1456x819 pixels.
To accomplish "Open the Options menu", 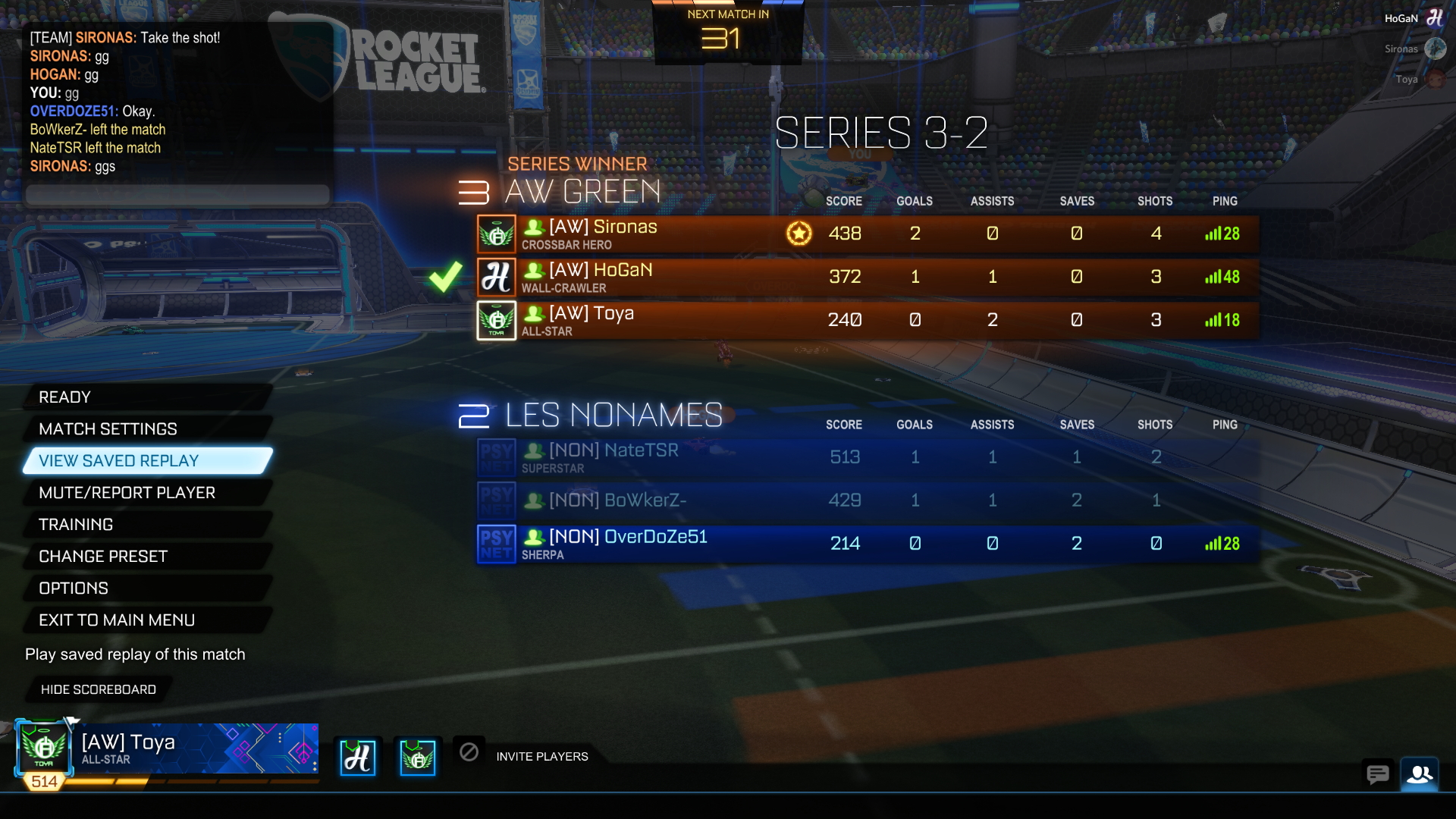I will point(144,588).
